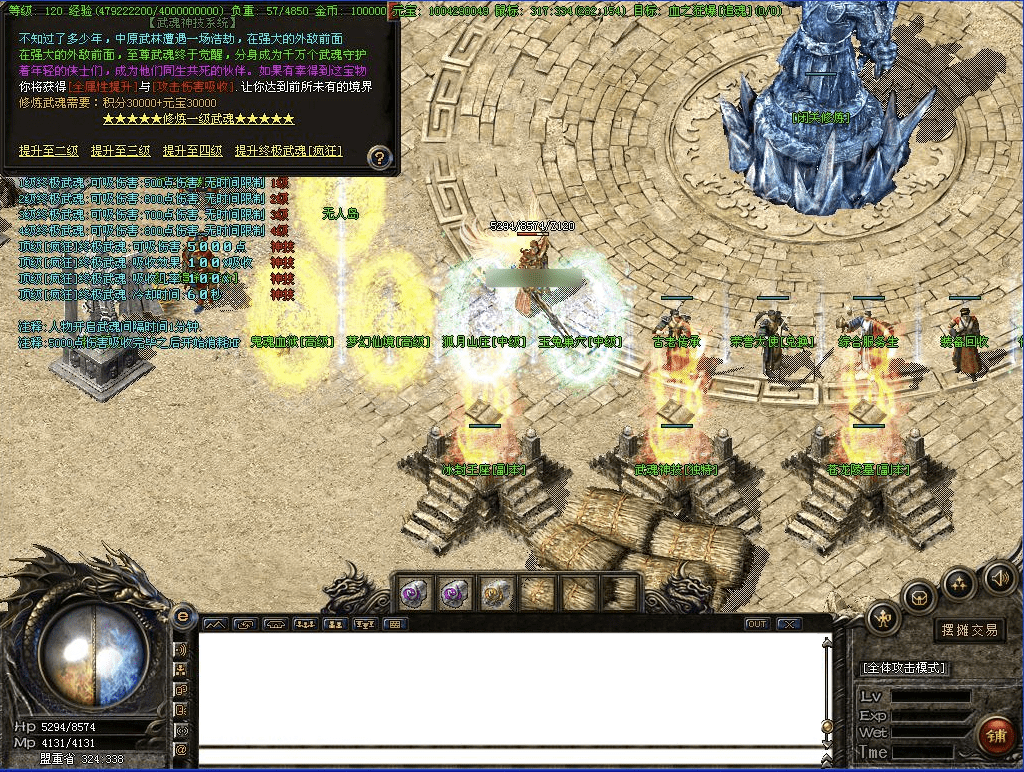
Task: Select 提升至三级 in the dialog
Action: [x=120, y=151]
